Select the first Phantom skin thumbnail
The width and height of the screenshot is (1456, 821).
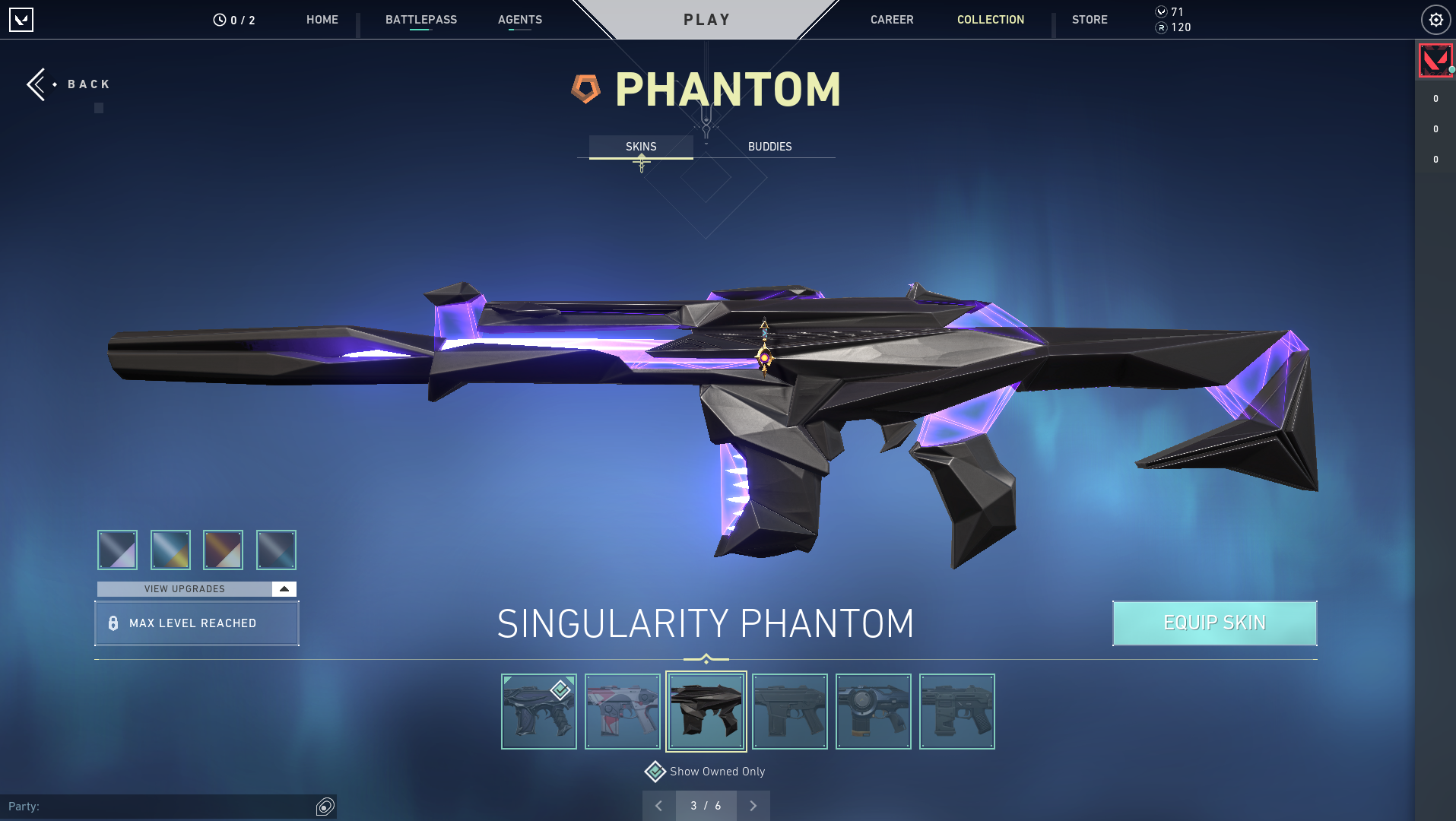point(539,711)
